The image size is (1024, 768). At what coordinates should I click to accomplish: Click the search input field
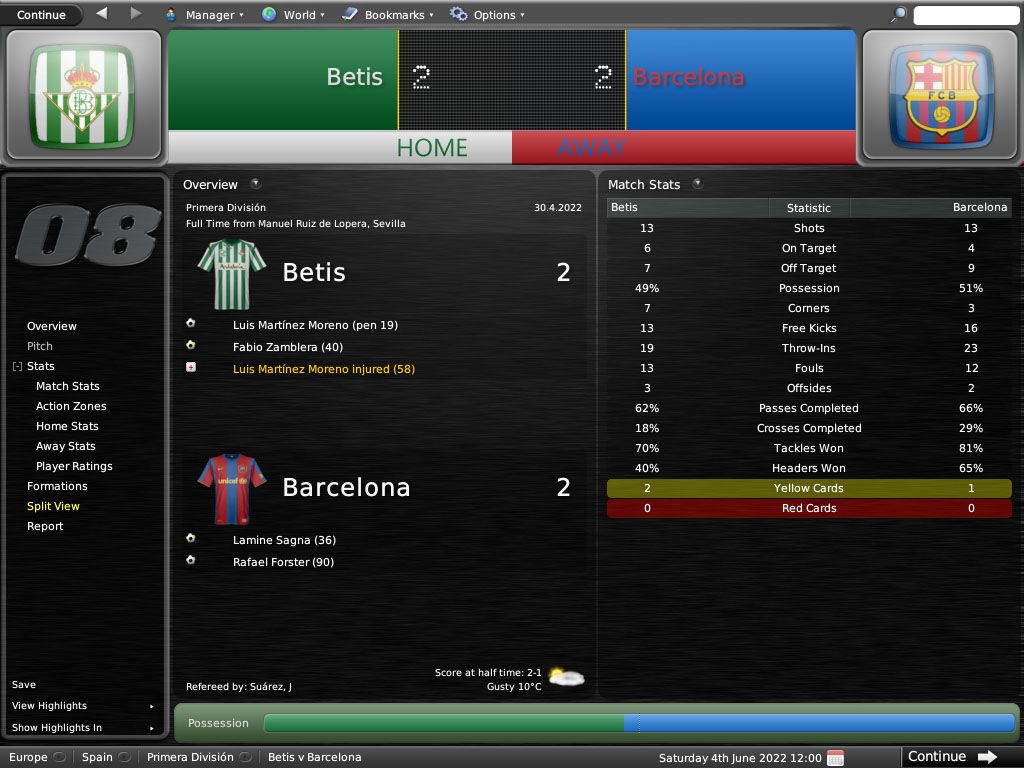coord(965,15)
